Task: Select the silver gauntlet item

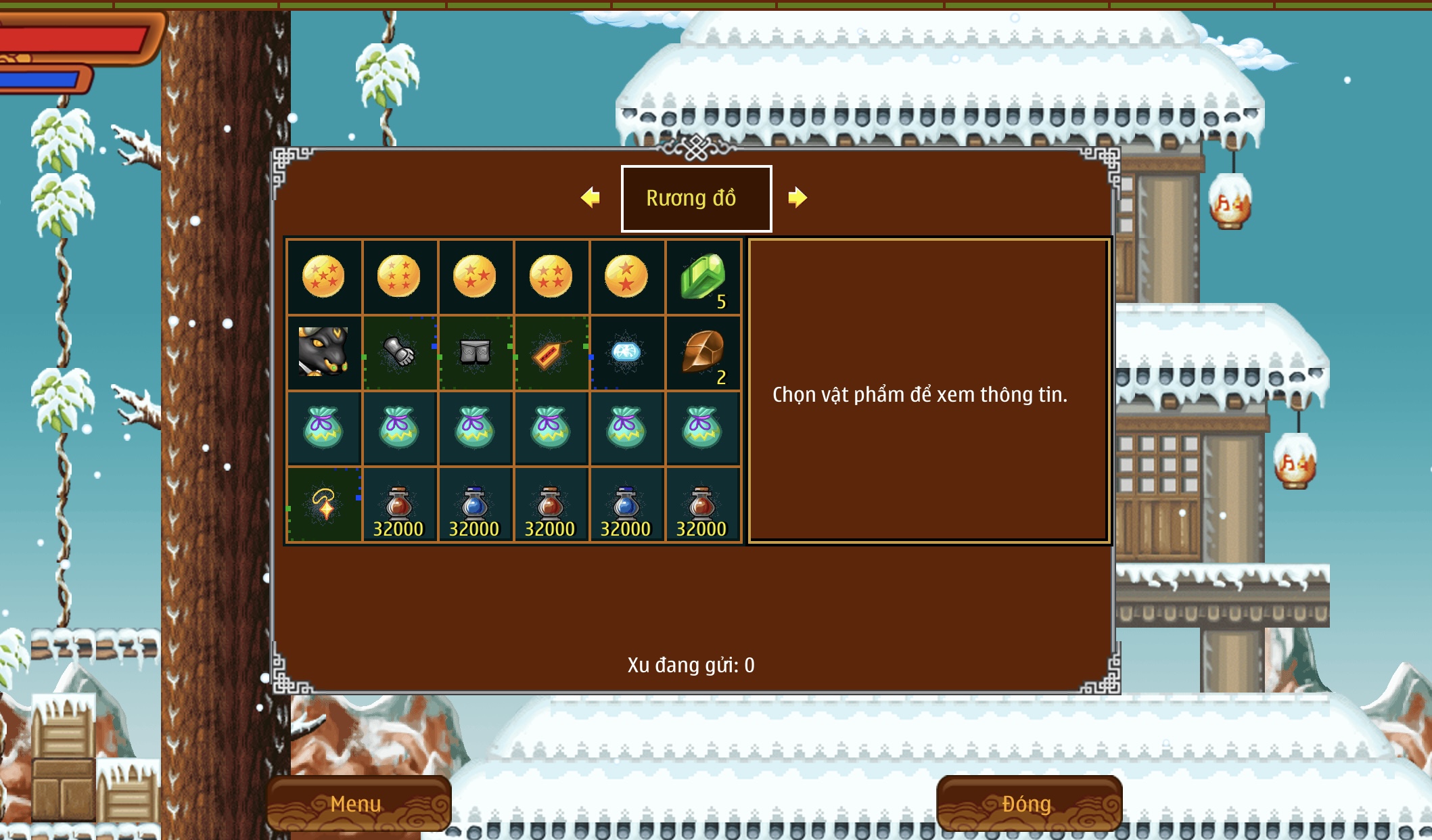Action: (x=399, y=352)
